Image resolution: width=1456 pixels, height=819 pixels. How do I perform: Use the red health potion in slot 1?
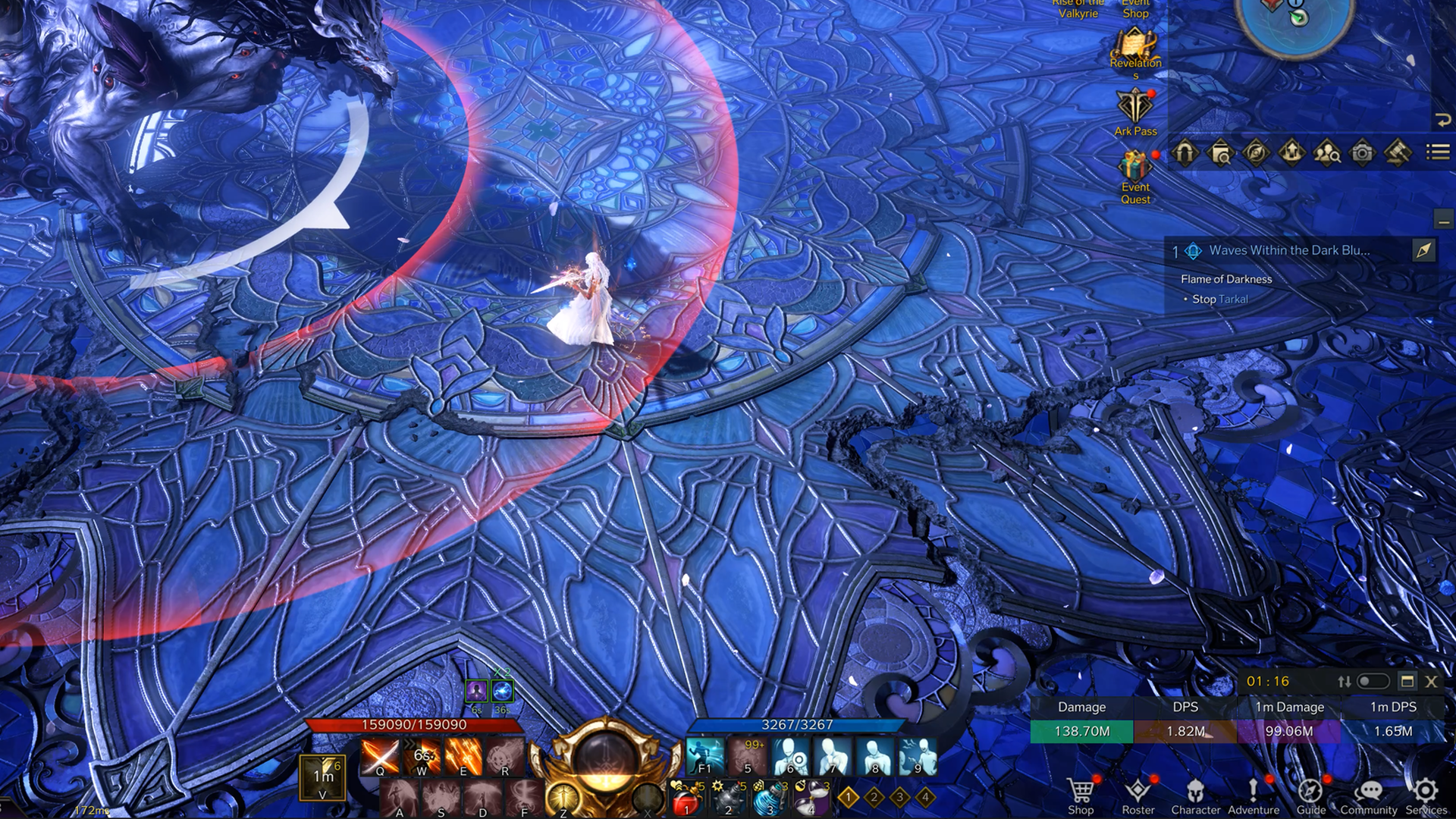686,799
